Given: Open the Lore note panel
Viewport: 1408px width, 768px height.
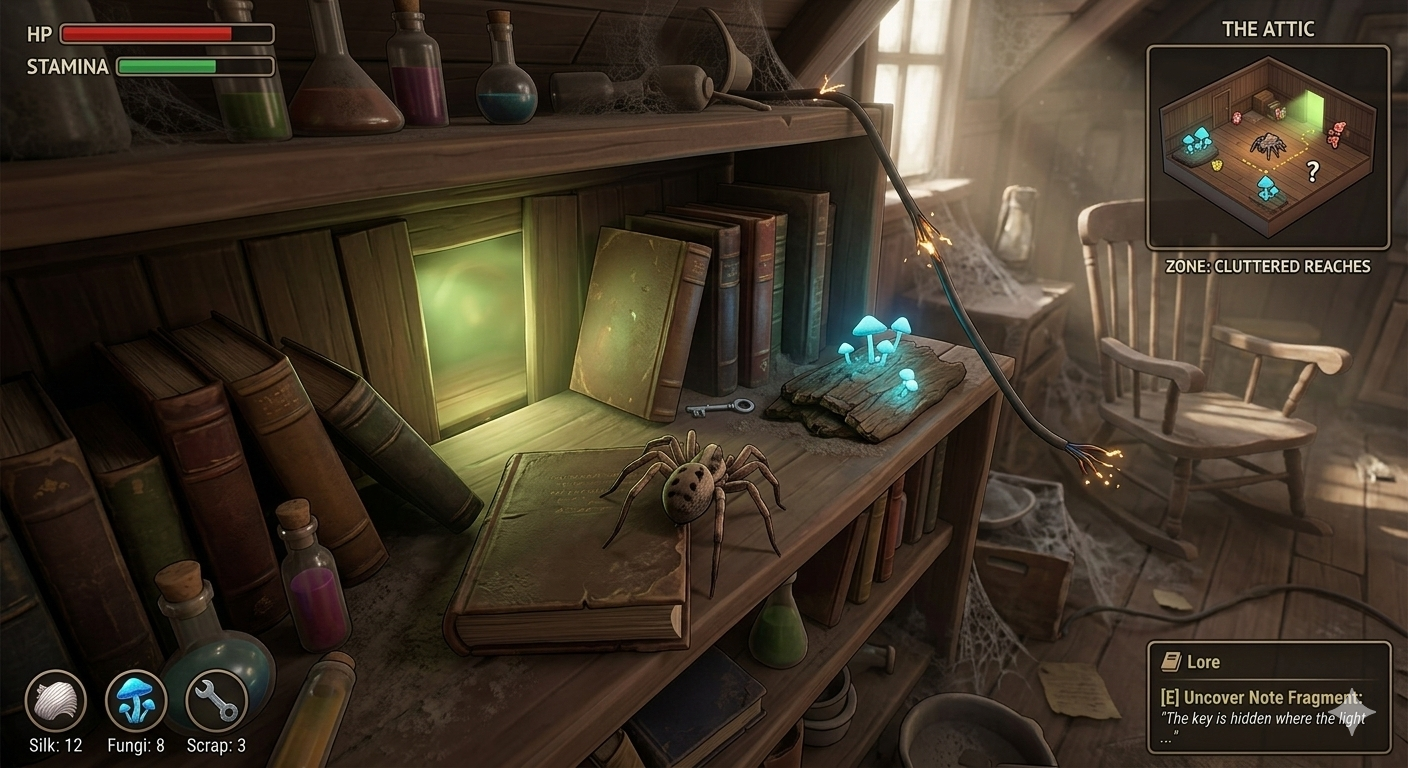Looking at the screenshot, I should [1268, 697].
